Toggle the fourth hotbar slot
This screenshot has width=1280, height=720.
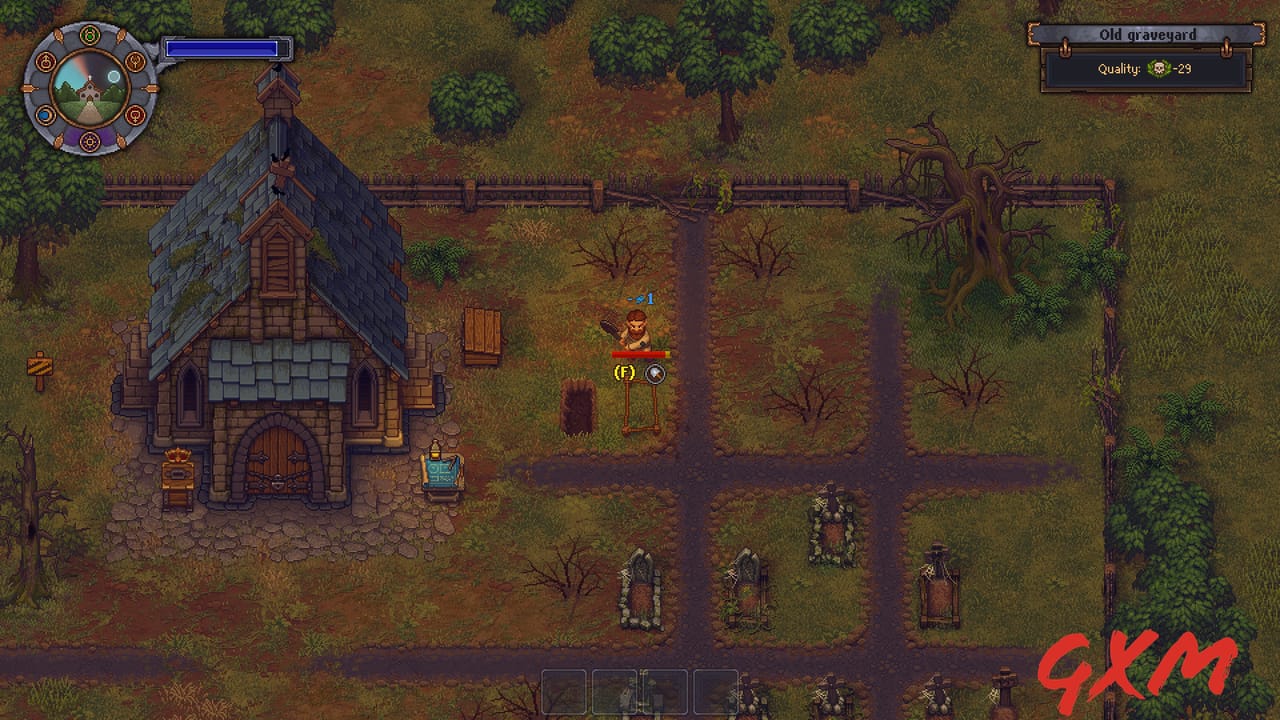tap(715, 691)
